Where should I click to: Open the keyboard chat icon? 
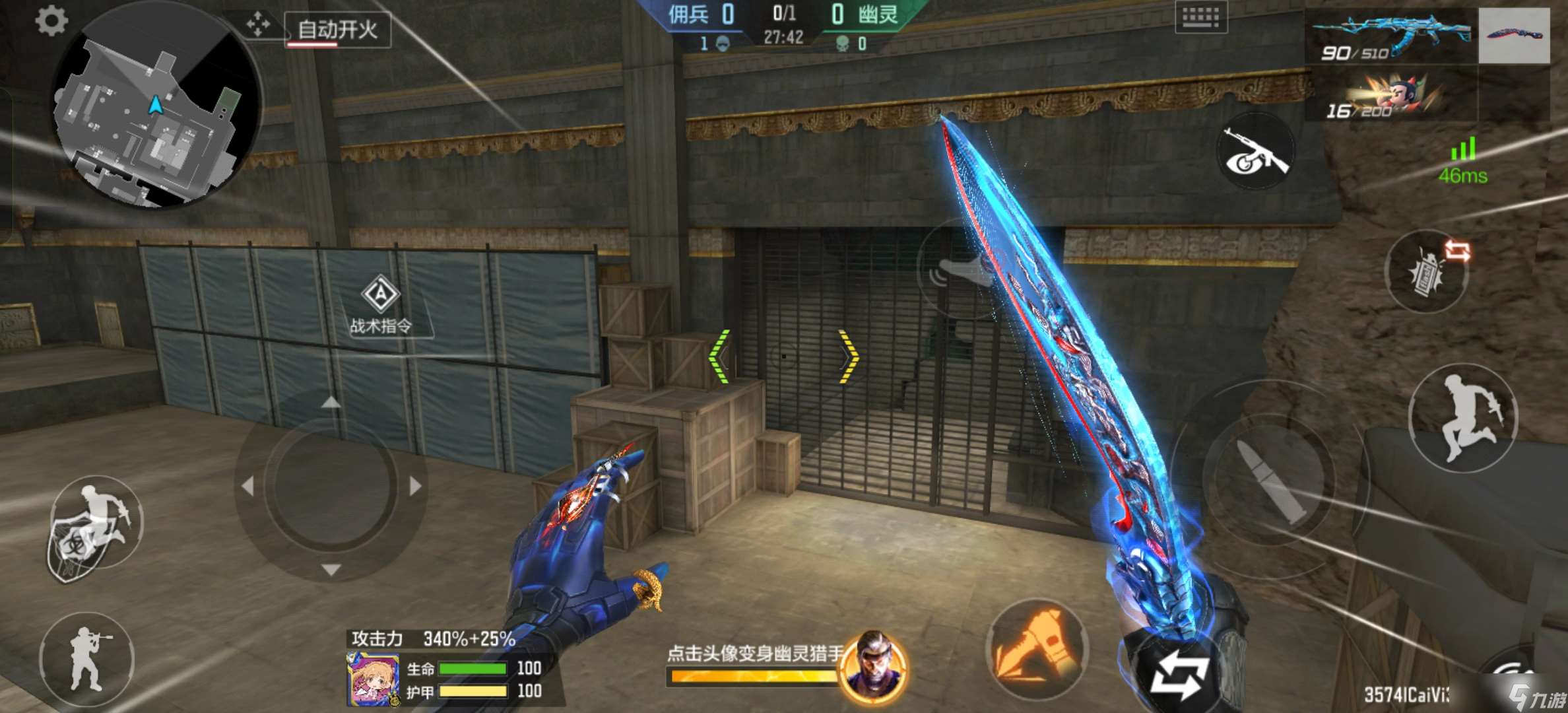pos(1200,17)
